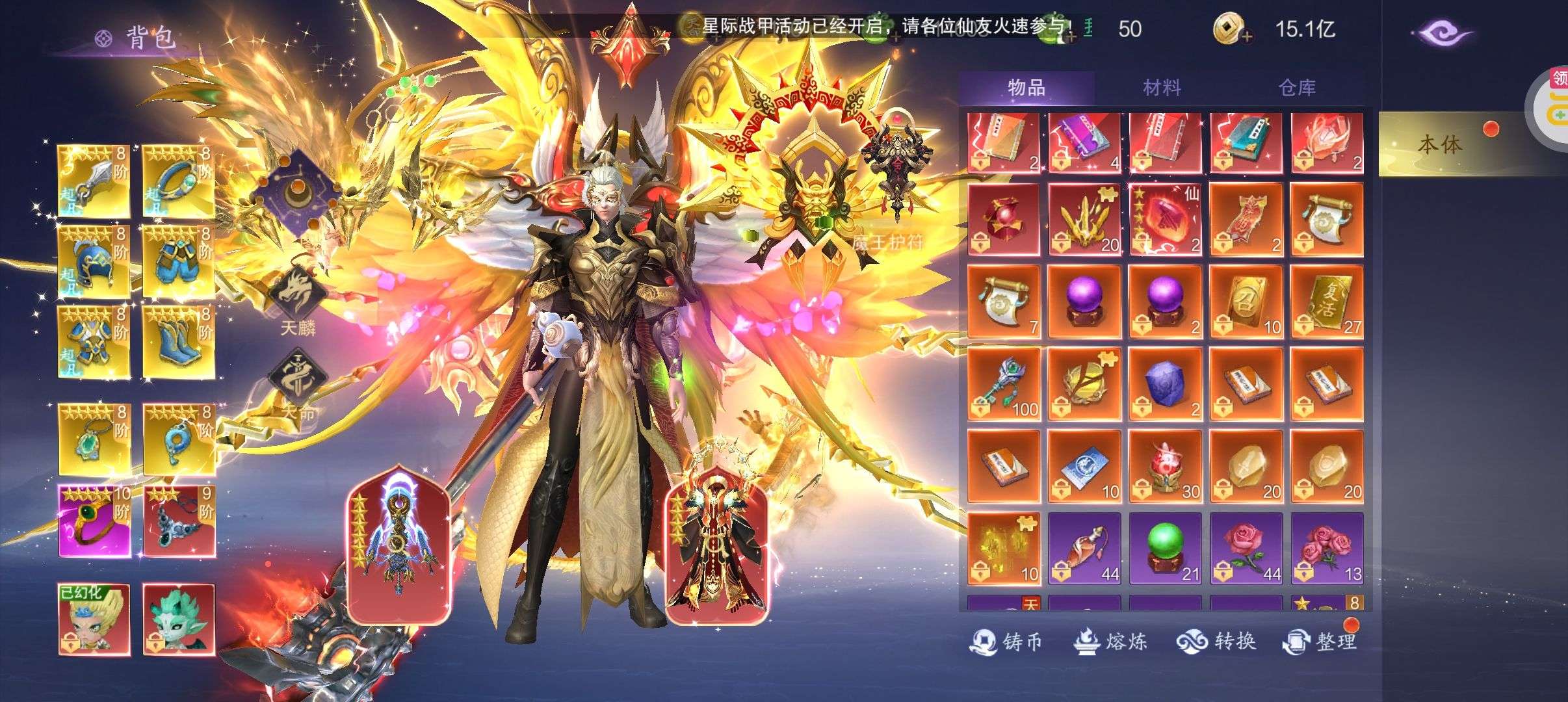Select the 已幻化 pet portrait
The image size is (1568, 702).
(x=94, y=619)
